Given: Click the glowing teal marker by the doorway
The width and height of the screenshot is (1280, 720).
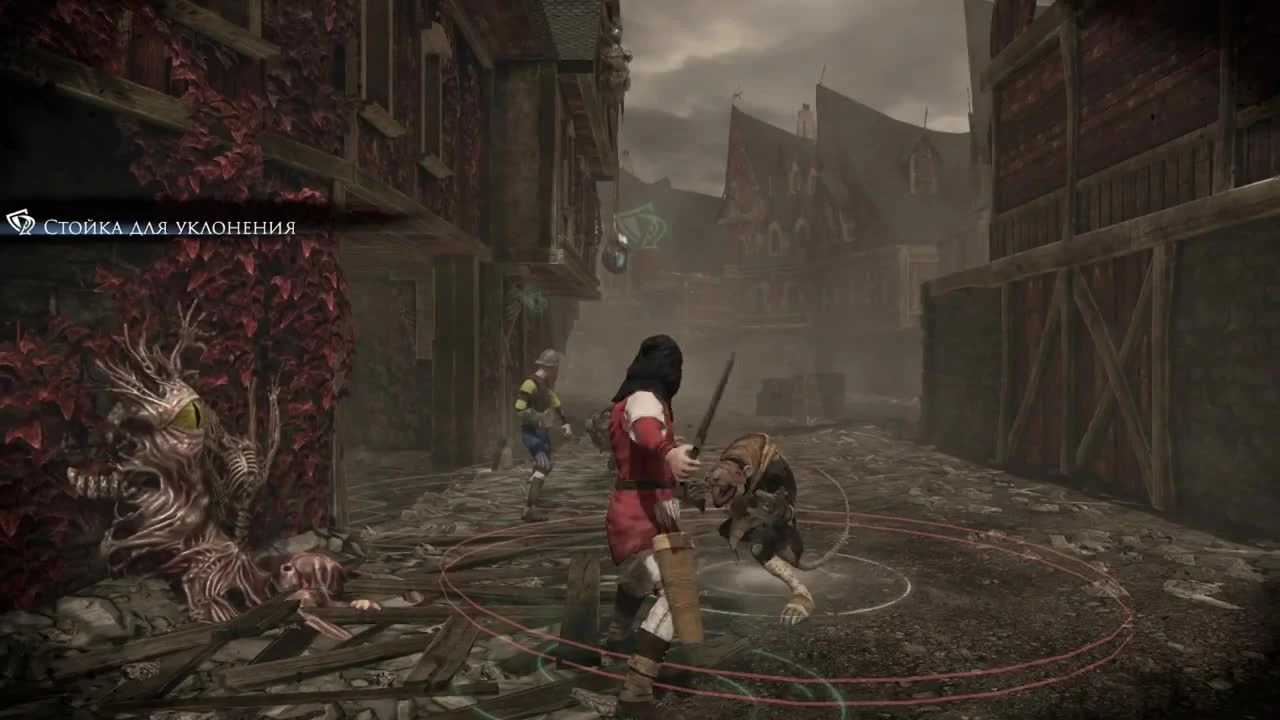Looking at the screenshot, I should [620, 262].
